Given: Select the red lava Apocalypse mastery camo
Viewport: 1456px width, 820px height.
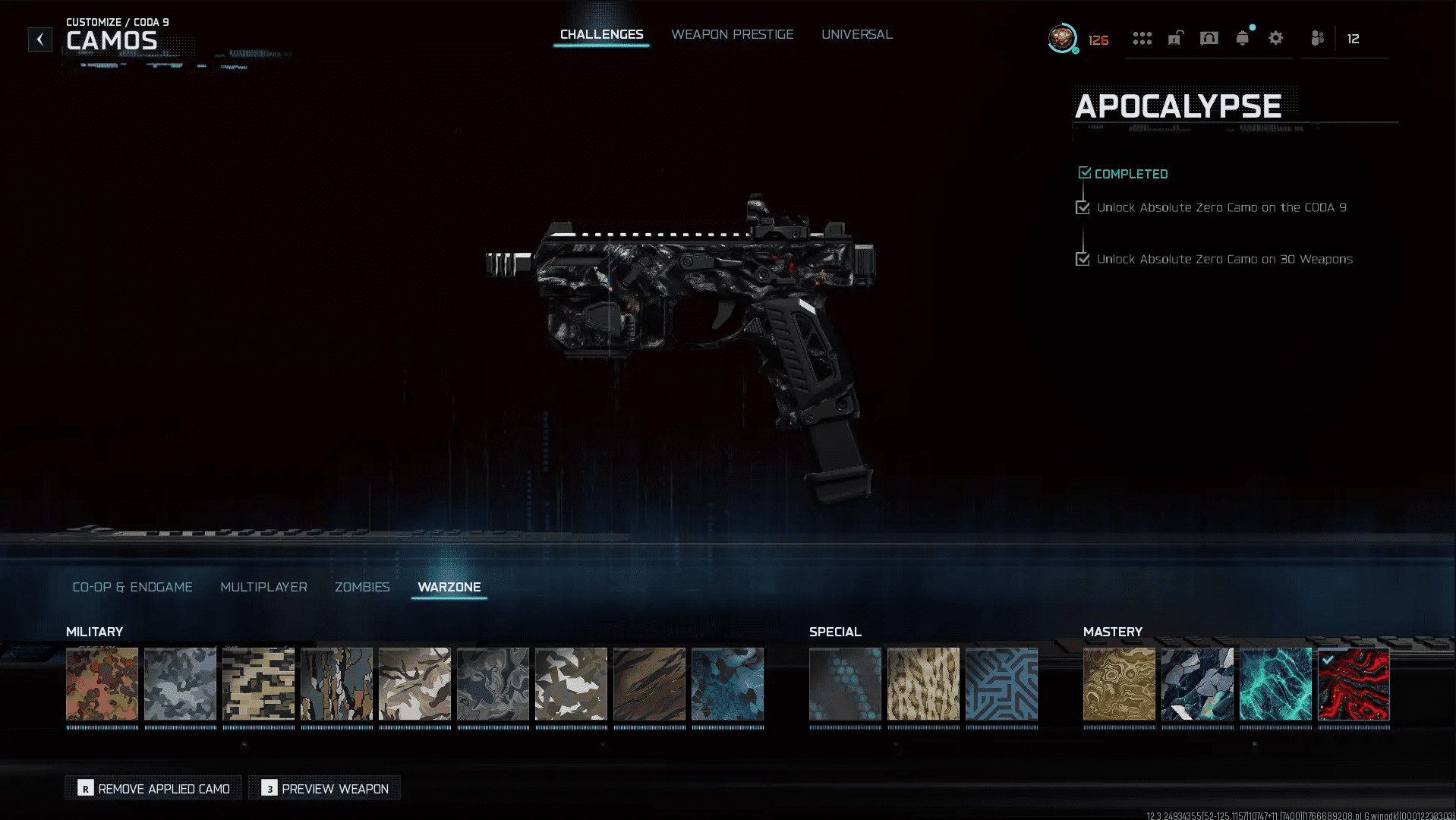Looking at the screenshot, I should [1354, 684].
